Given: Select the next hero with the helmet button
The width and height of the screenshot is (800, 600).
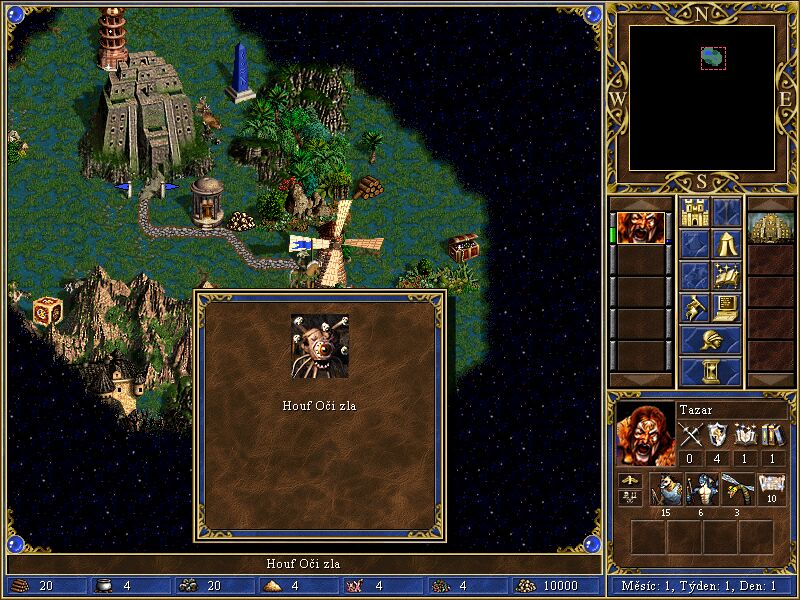Looking at the screenshot, I should click(711, 340).
